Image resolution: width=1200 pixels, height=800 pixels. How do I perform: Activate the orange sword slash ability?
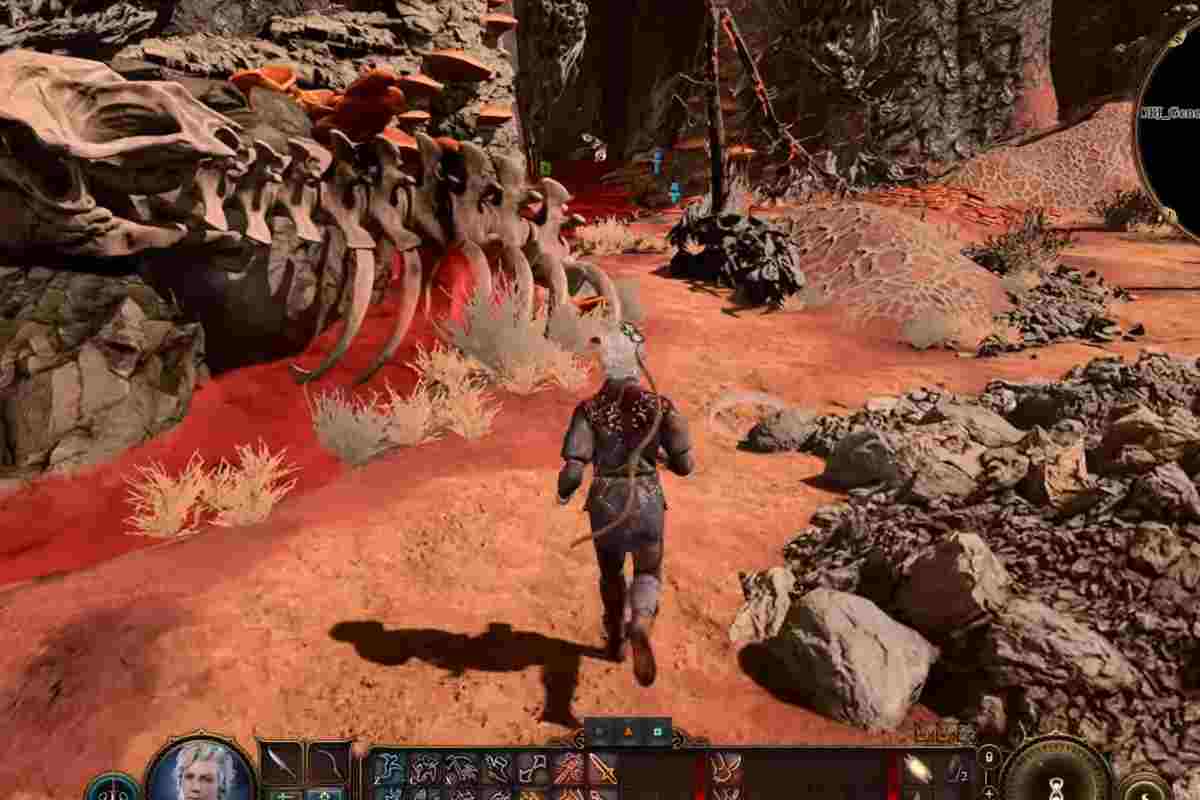603,768
